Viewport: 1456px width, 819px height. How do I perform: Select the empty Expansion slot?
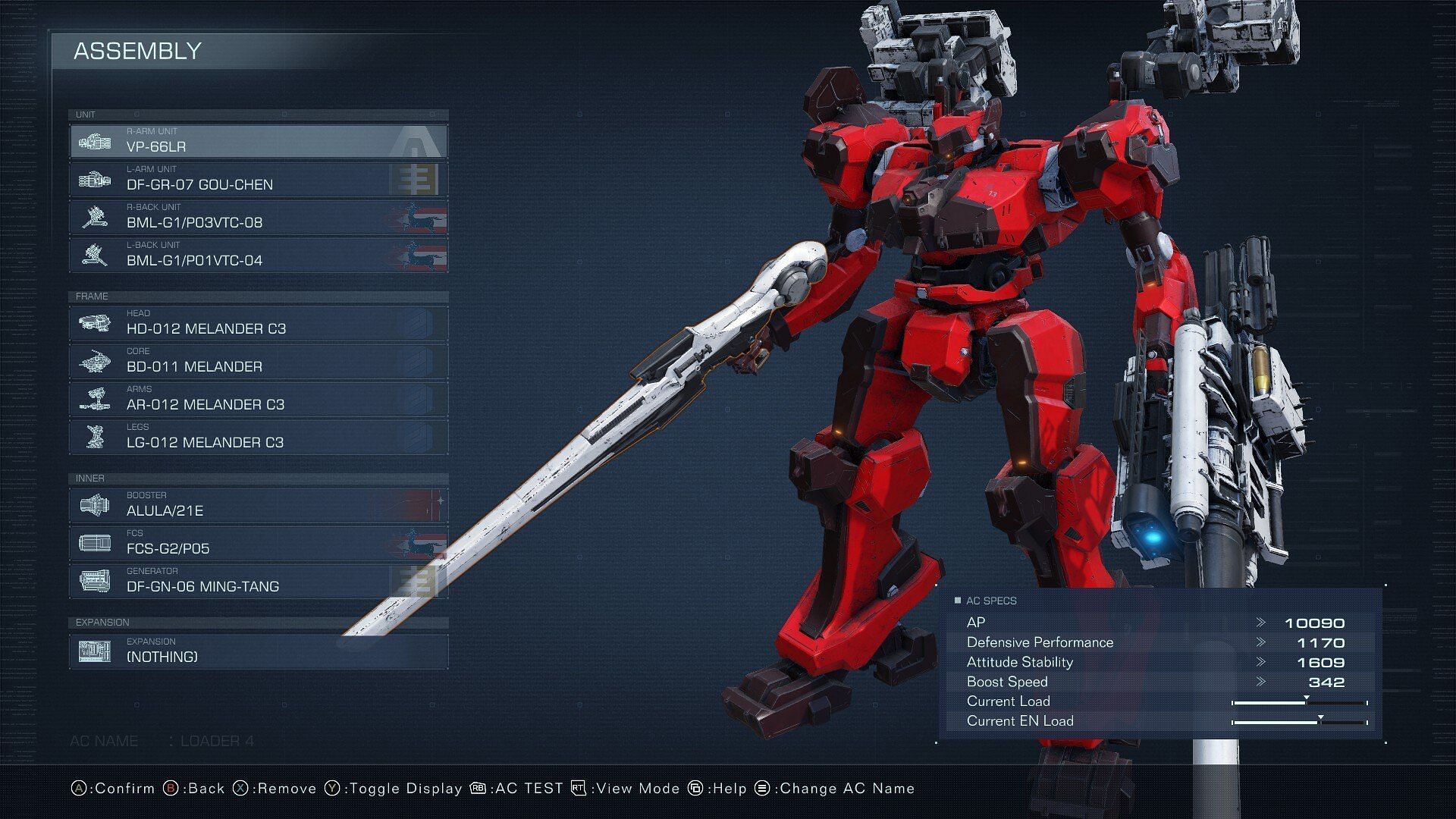pyautogui.click(x=258, y=652)
